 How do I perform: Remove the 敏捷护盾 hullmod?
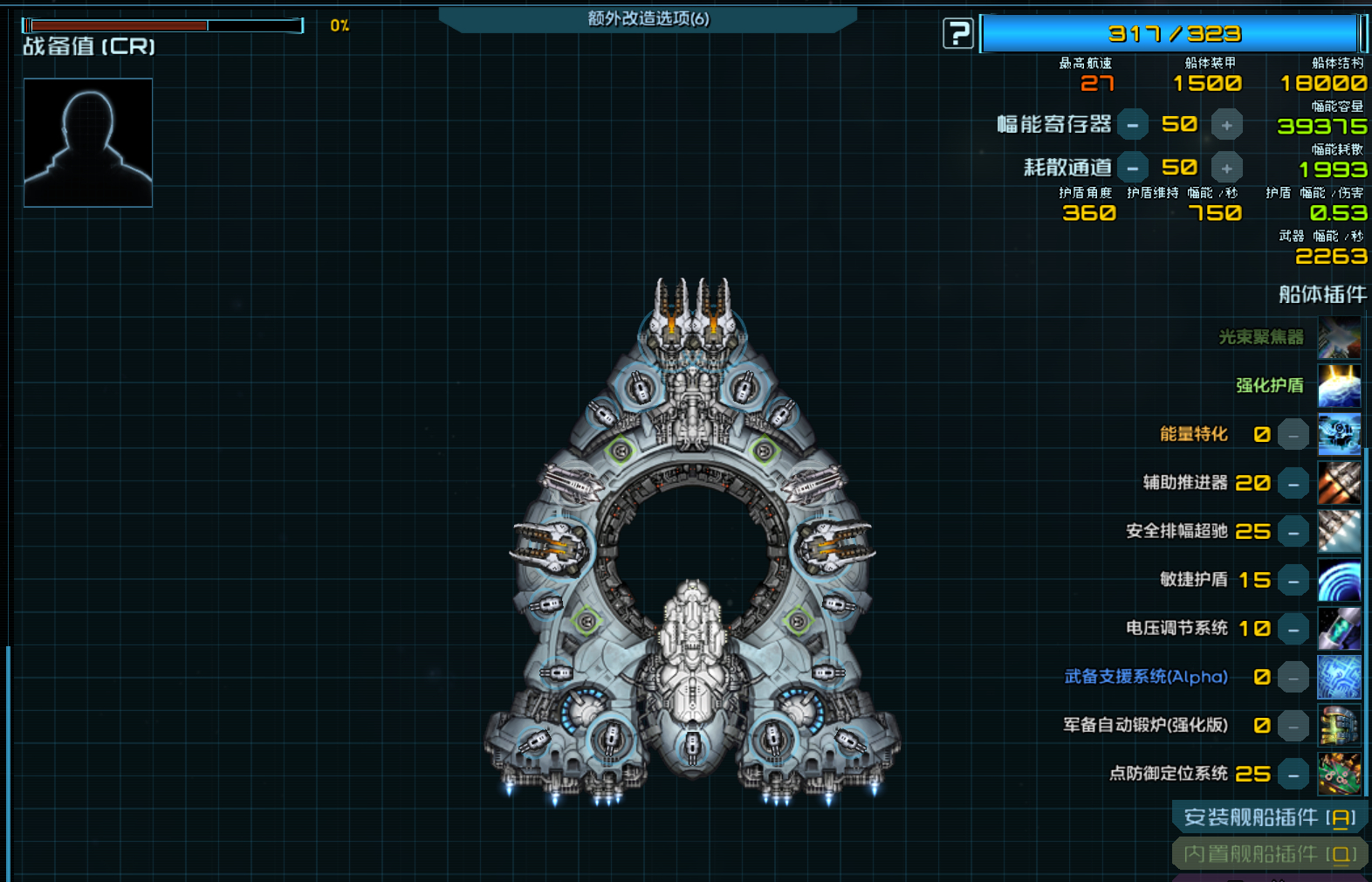tap(1293, 581)
